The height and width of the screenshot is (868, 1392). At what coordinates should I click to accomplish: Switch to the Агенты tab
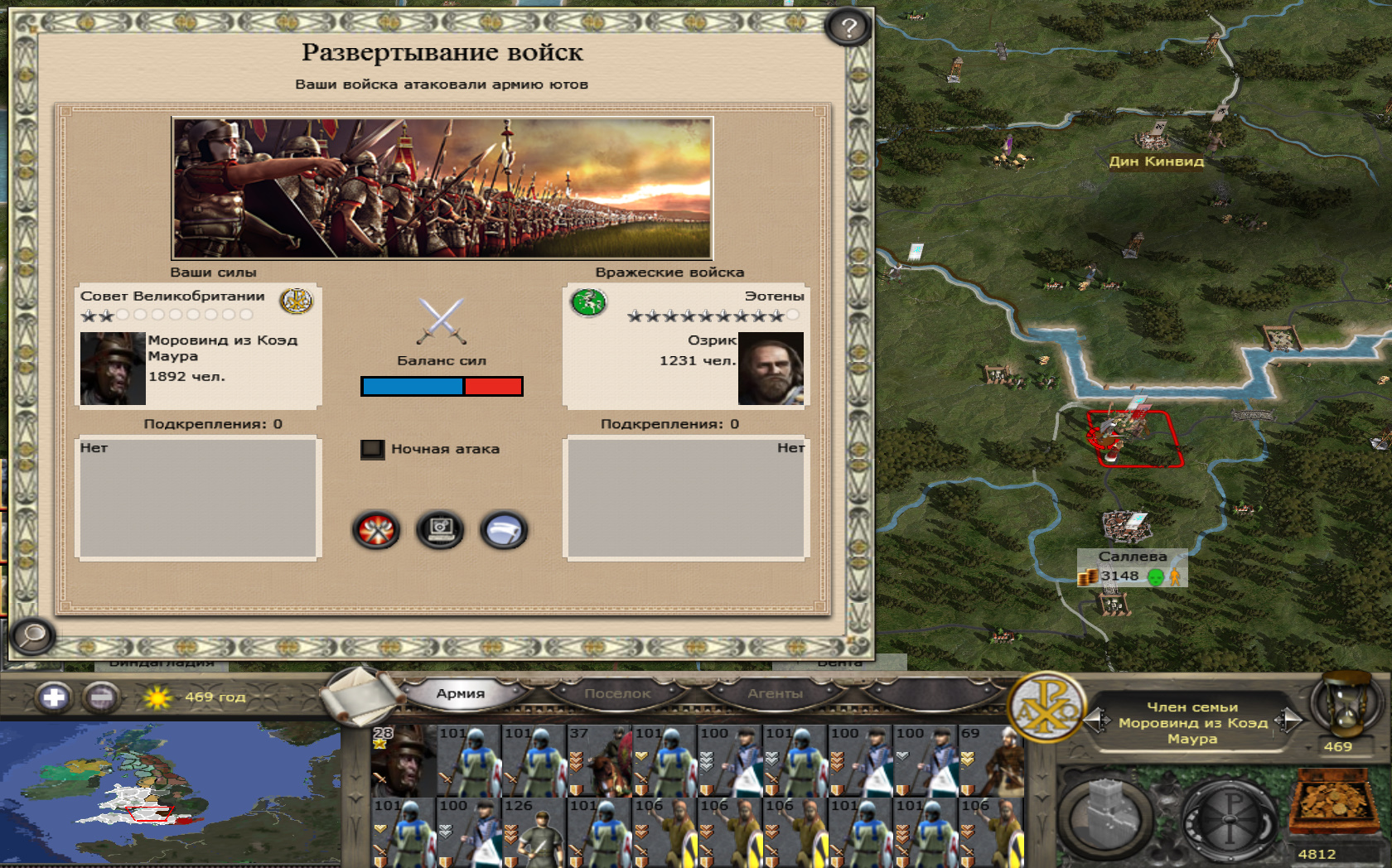pos(775,693)
